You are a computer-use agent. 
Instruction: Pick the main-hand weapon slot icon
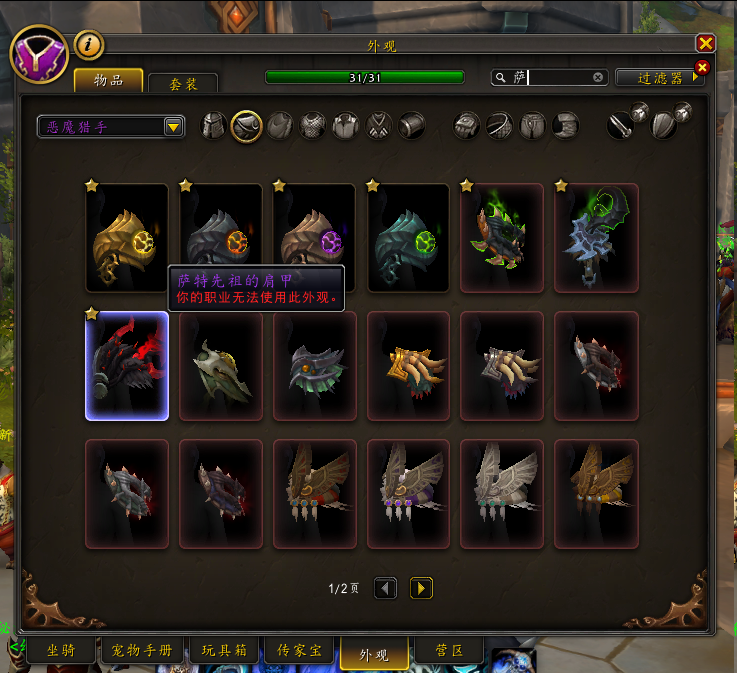(x=620, y=126)
